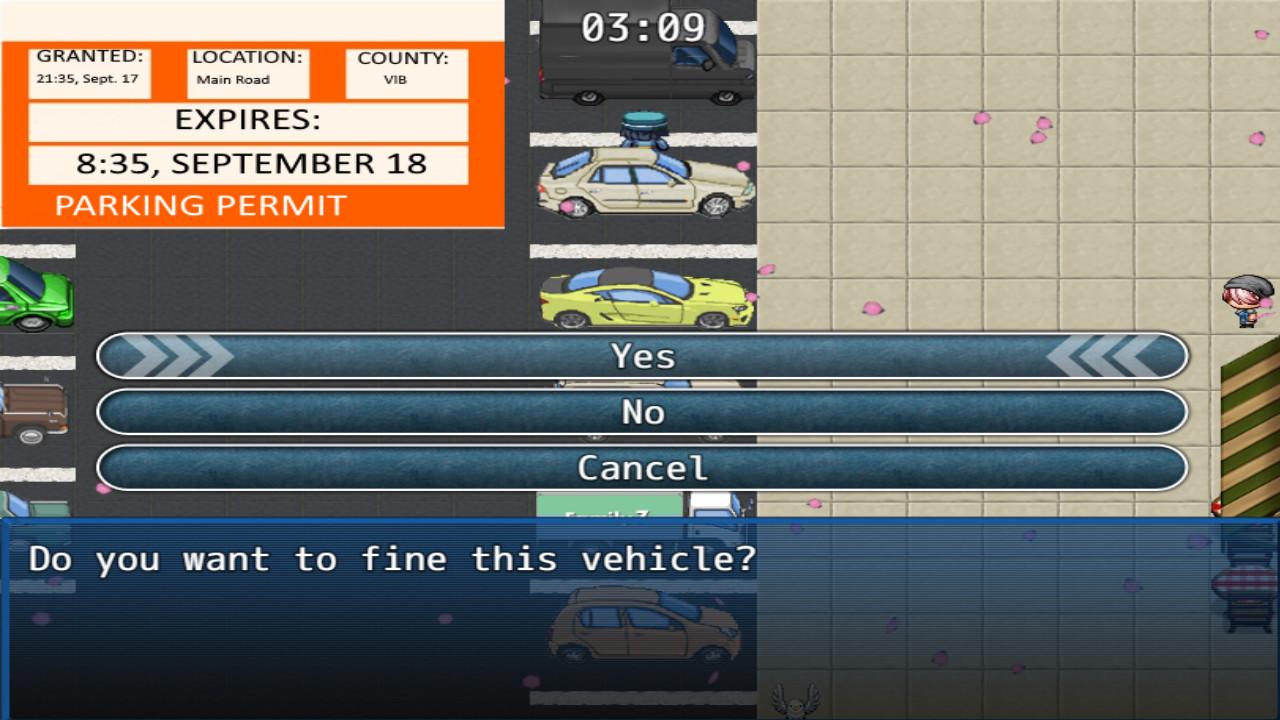1280x720 pixels.
Task: Click the Cancel option
Action: point(640,467)
